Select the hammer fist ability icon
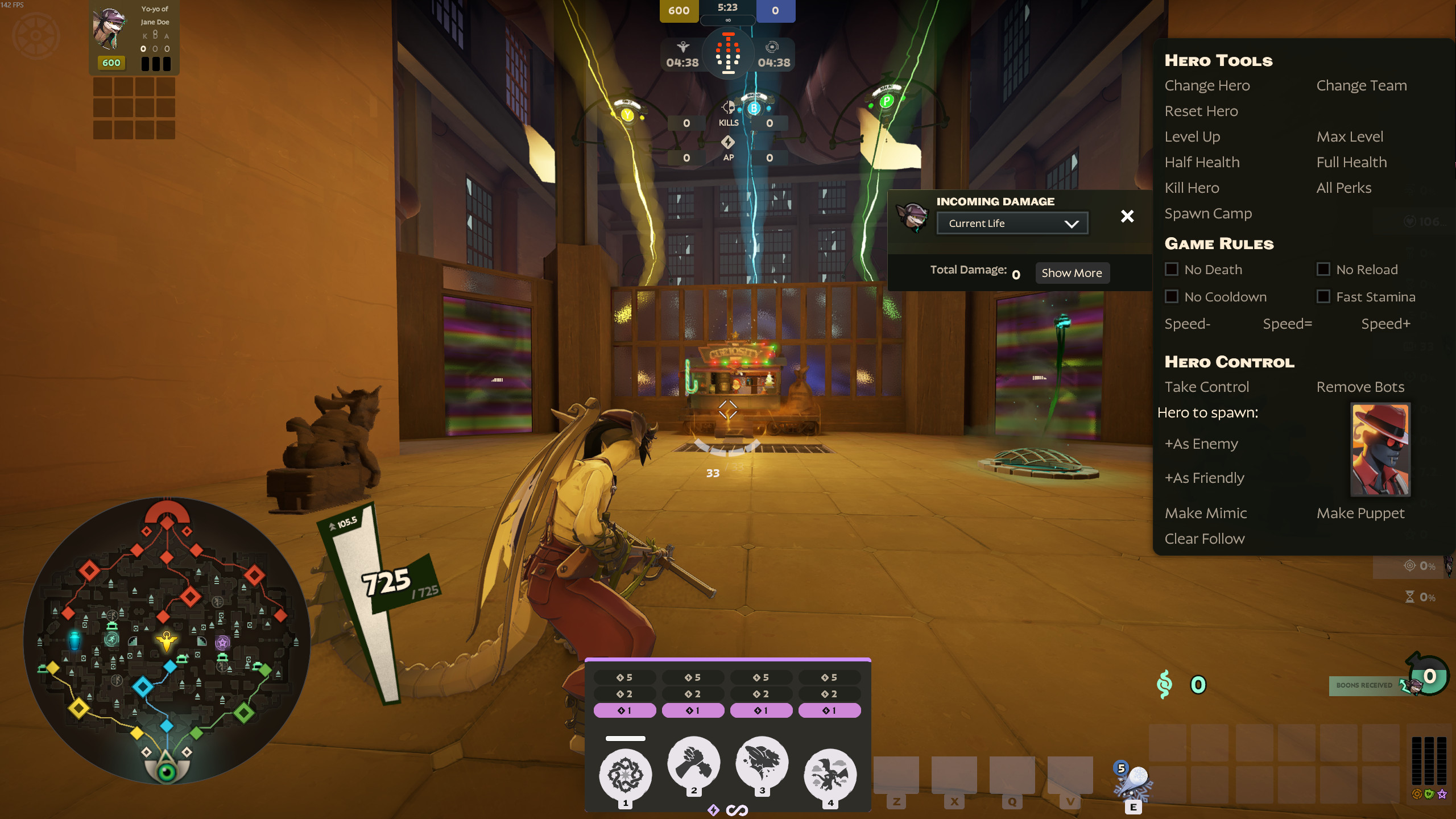Image resolution: width=1456 pixels, height=819 pixels. pyautogui.click(x=693, y=763)
